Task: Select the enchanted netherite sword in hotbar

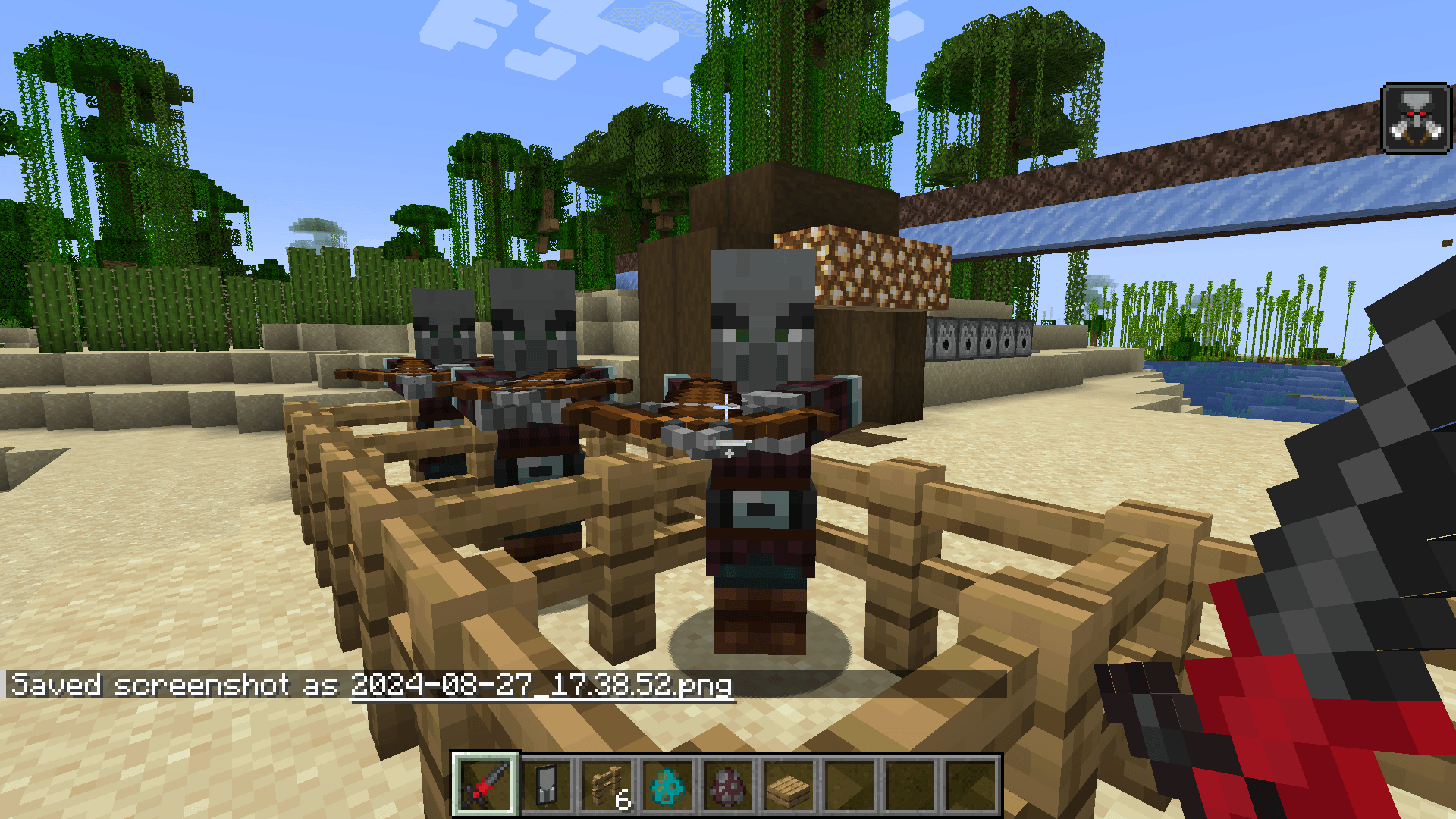Action: click(x=485, y=785)
